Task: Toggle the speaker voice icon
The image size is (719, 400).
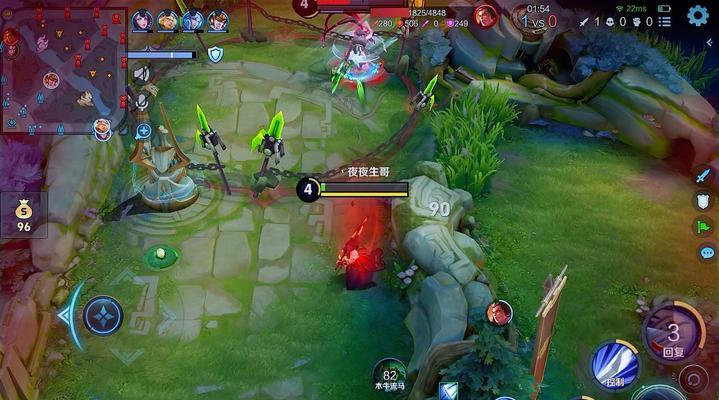Action: click(x=141, y=74)
